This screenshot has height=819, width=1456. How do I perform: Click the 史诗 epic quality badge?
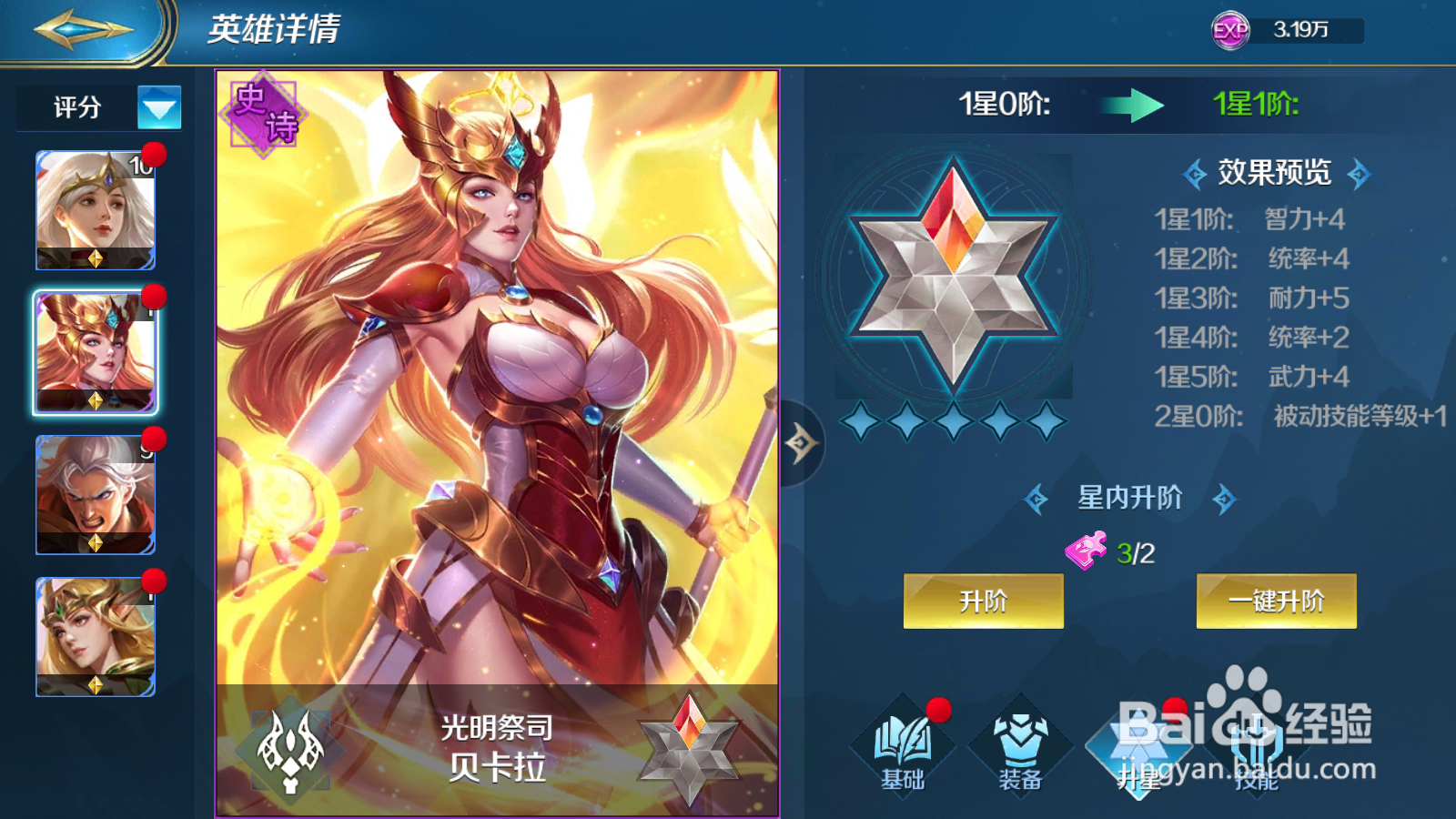coord(262,112)
